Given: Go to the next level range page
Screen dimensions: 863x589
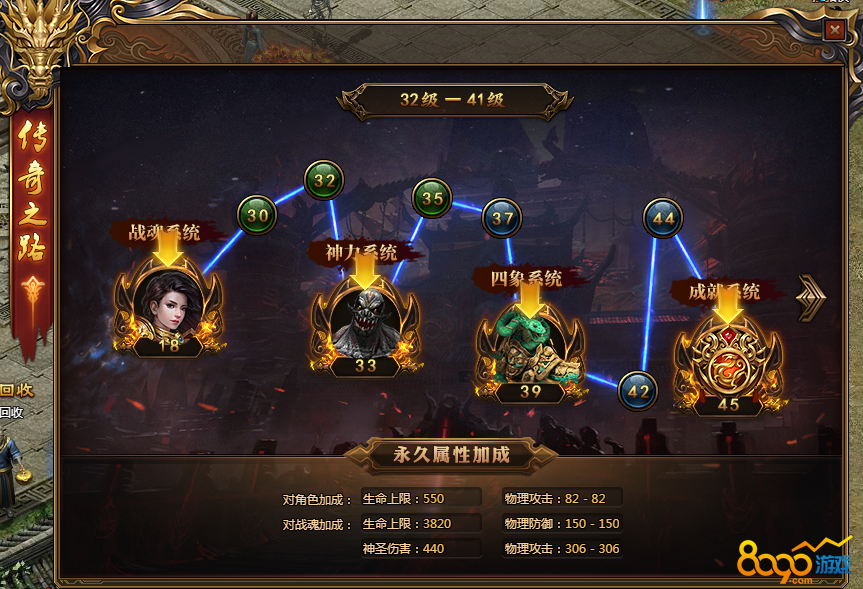Looking at the screenshot, I should click(811, 296).
